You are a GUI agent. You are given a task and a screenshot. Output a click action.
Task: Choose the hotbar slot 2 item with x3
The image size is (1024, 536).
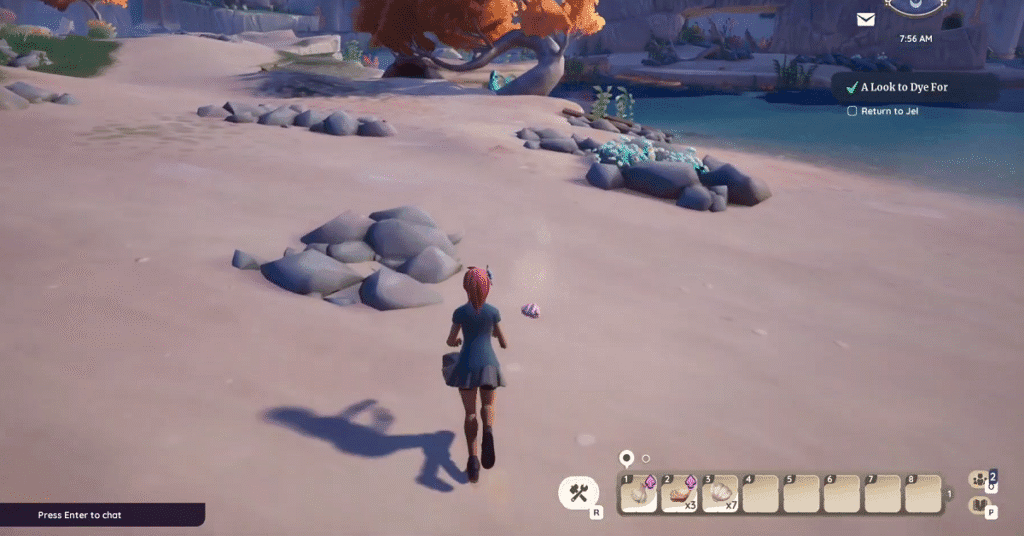point(680,494)
